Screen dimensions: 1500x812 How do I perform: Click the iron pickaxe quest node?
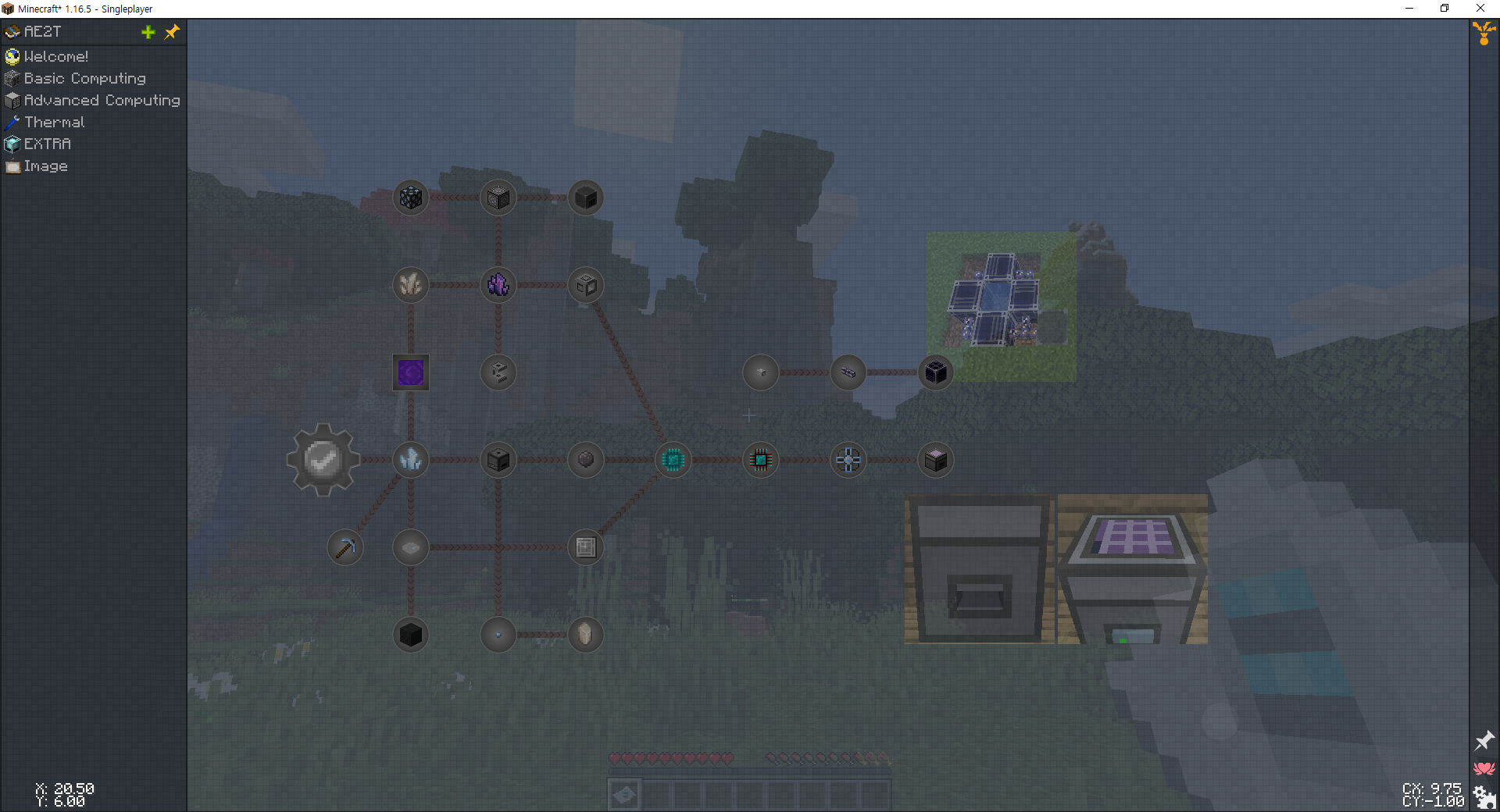pos(345,547)
